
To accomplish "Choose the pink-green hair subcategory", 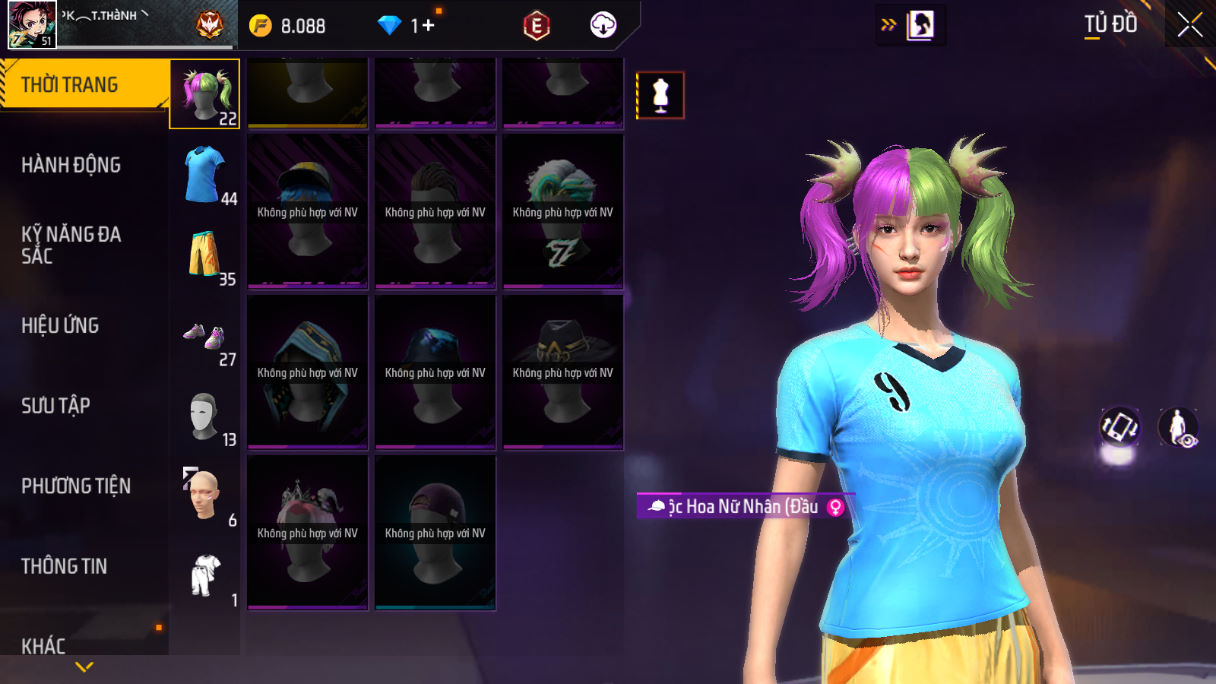I will 204,94.
